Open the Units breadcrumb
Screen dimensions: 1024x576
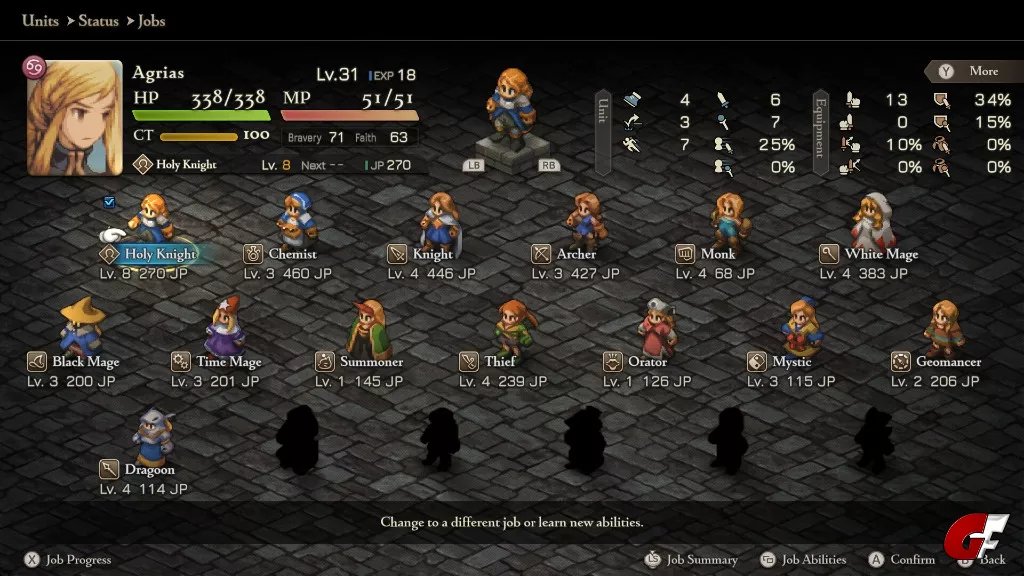(40, 20)
